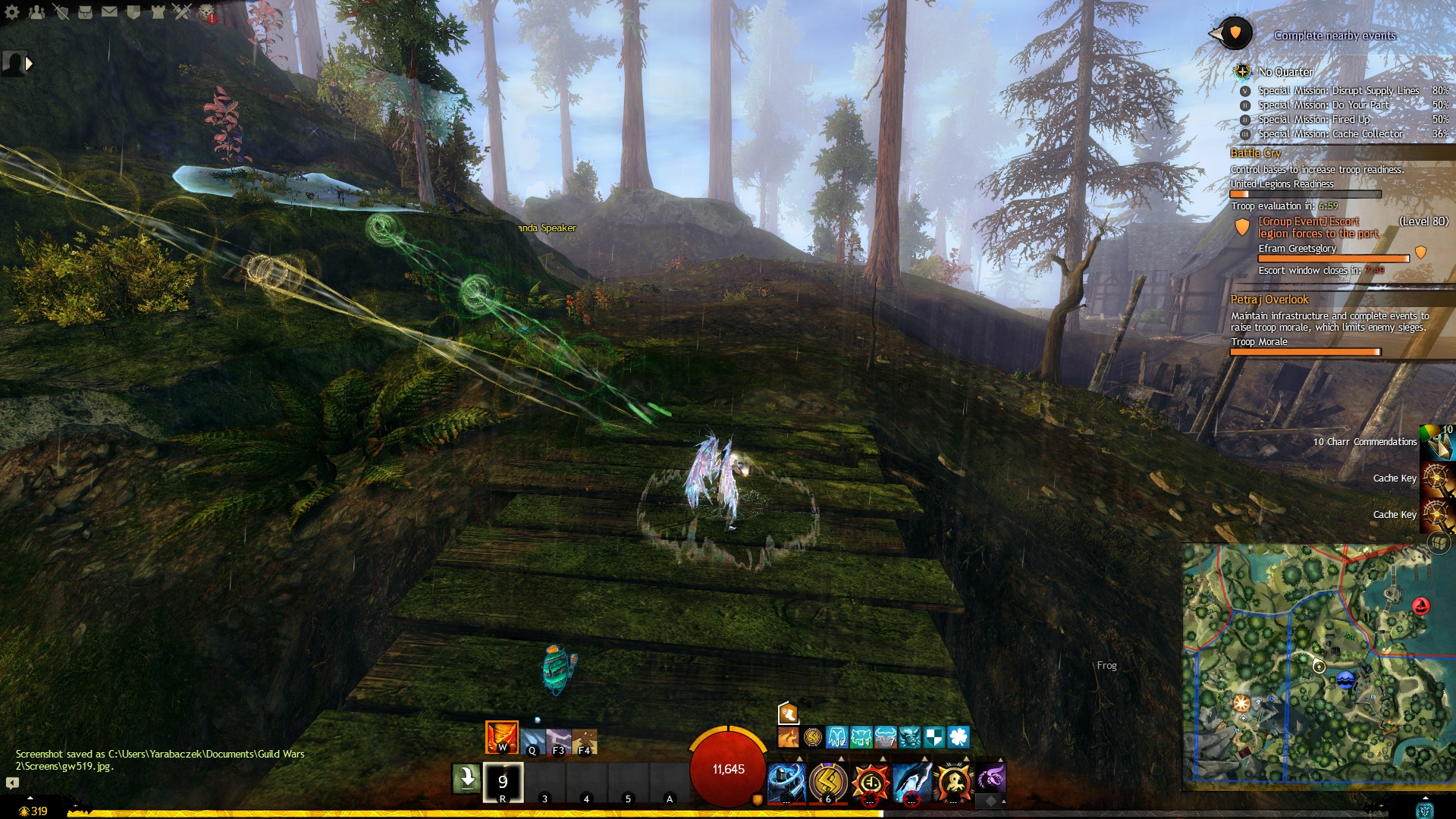This screenshot has width=1456, height=819.
Task: Use the green drop-bundle arrow button
Action: click(466, 778)
